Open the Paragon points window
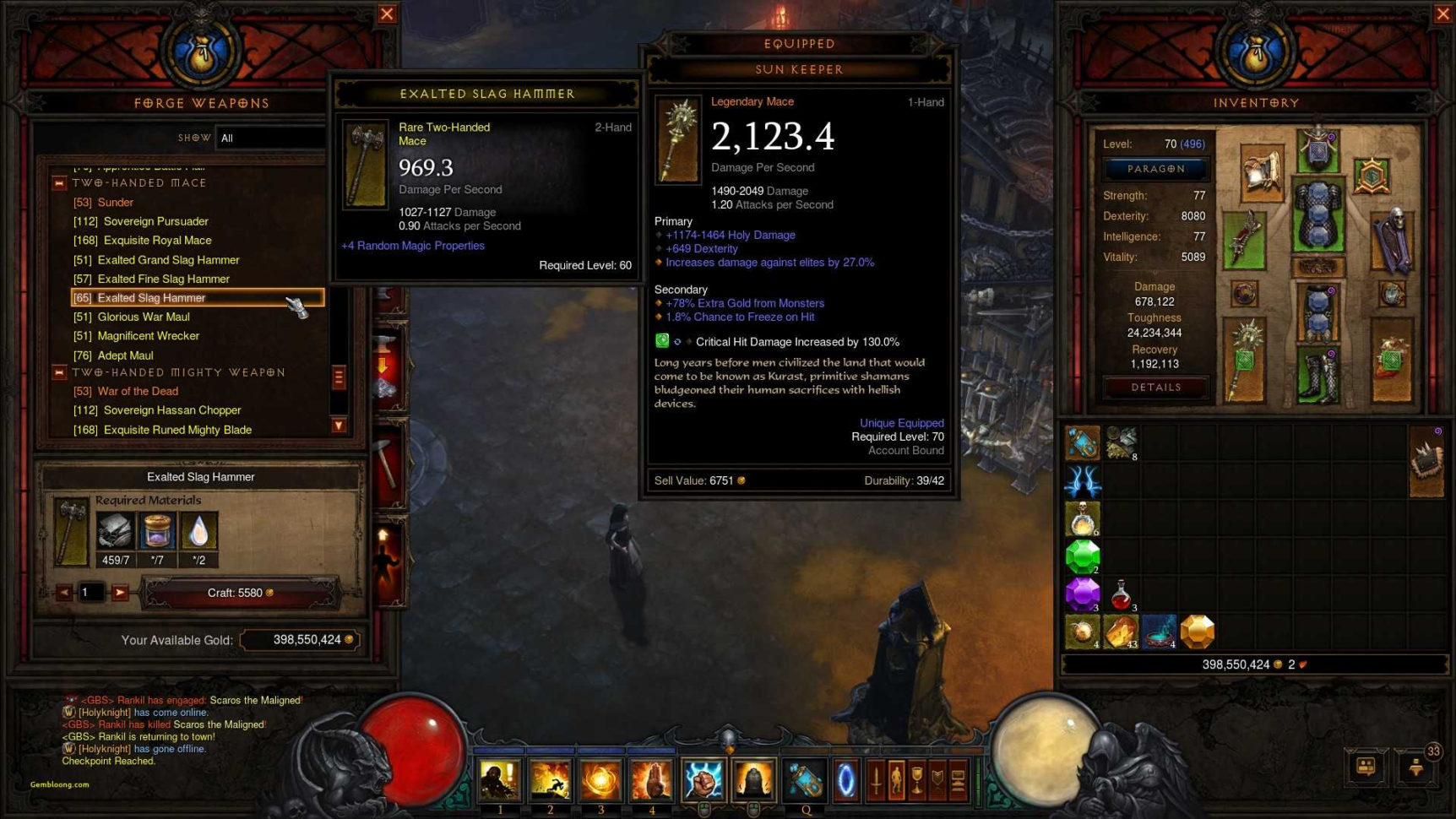 [1155, 169]
